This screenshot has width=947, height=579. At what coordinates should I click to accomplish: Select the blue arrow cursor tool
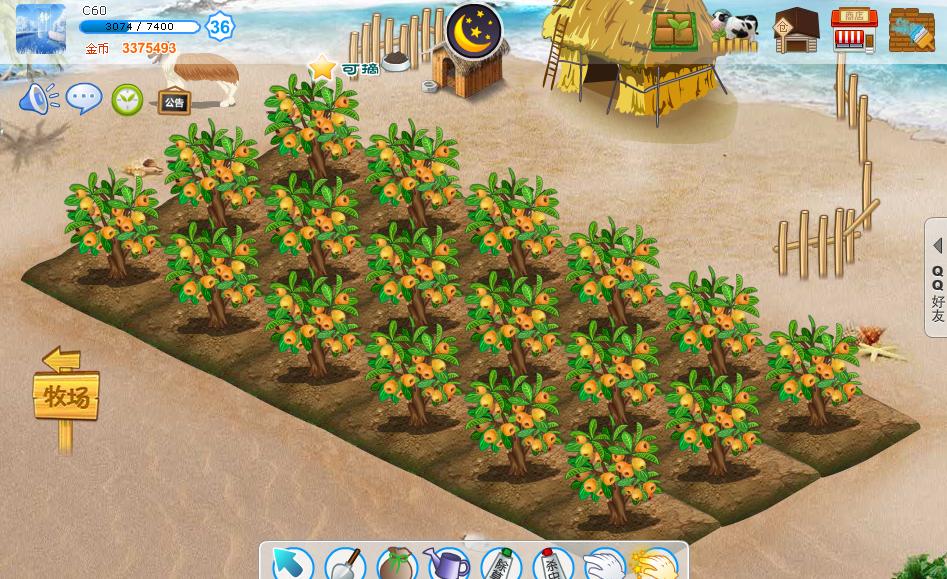pyautogui.click(x=291, y=563)
